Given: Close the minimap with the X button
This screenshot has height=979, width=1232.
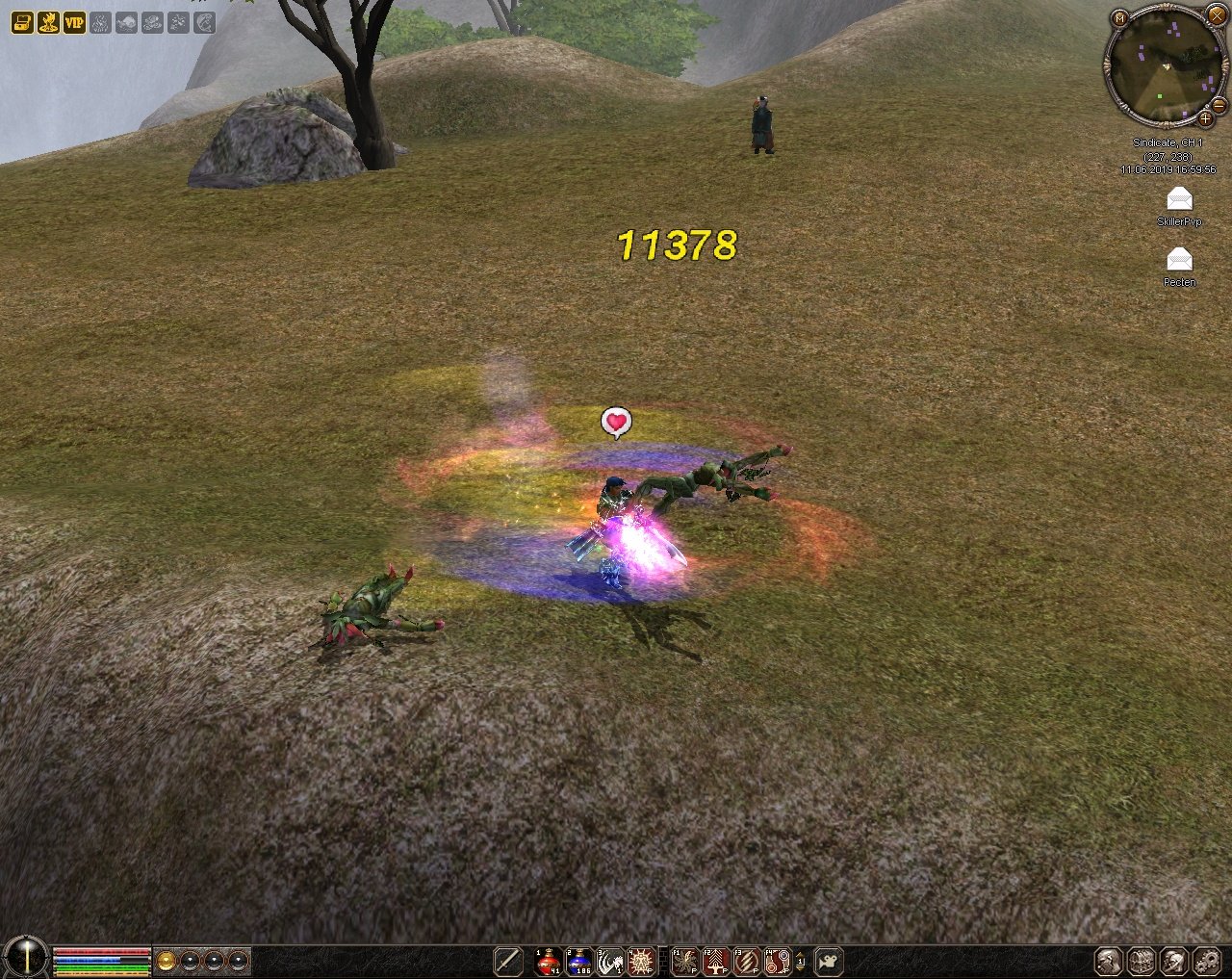Looking at the screenshot, I should (x=1216, y=15).
